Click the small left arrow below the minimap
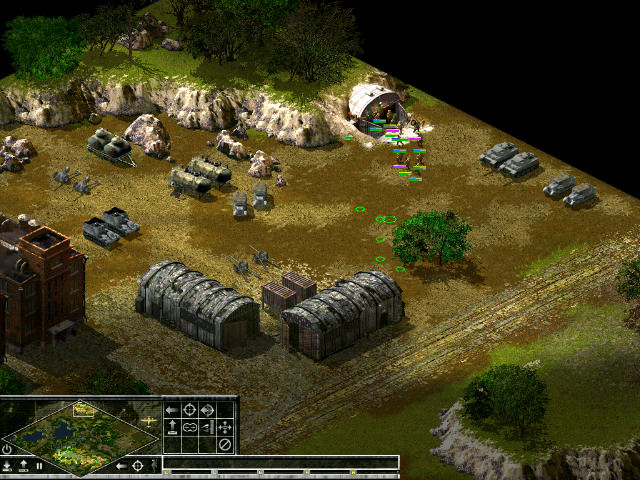This screenshot has width=640, height=480. (121, 466)
